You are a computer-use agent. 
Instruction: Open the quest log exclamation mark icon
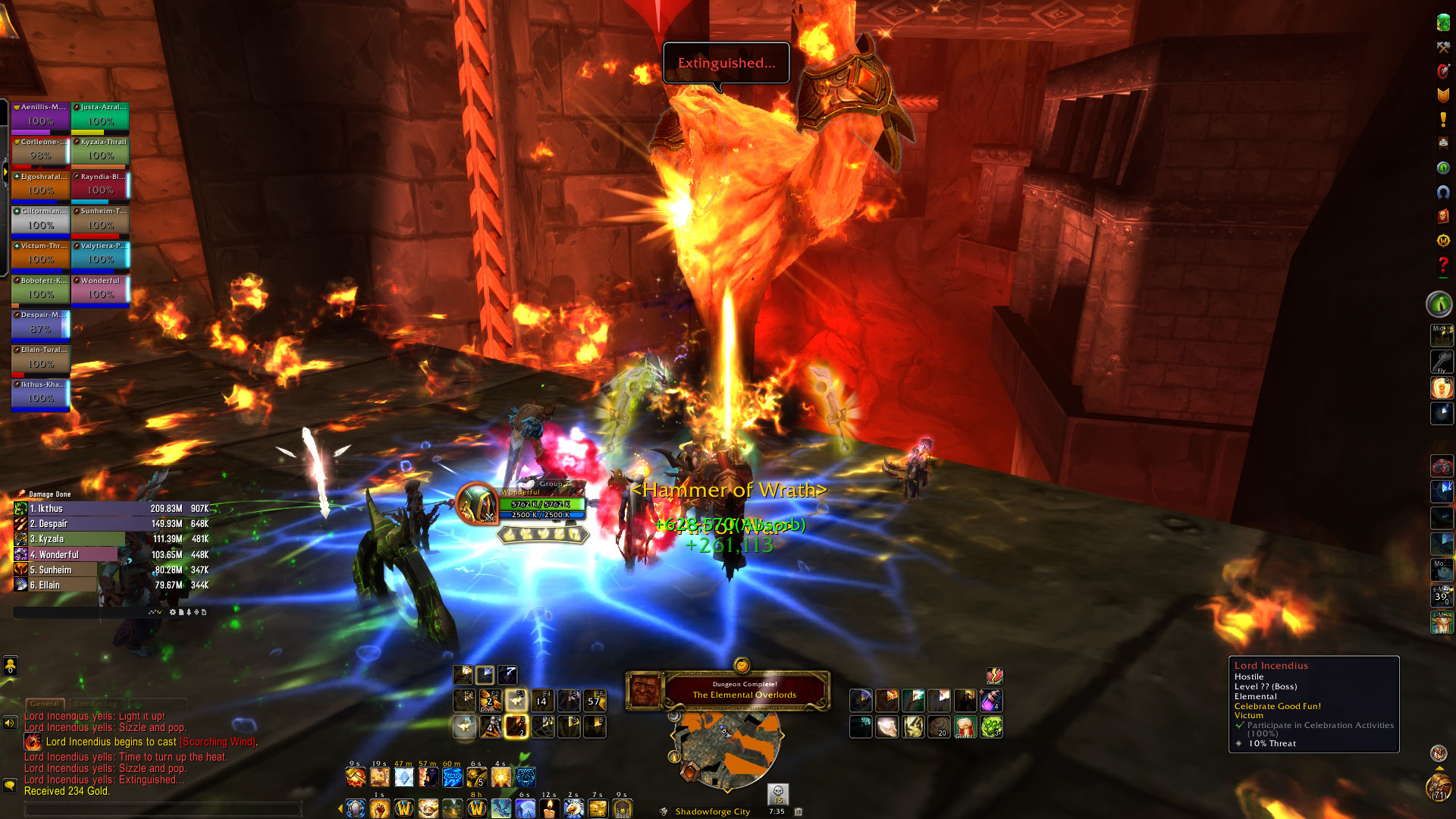pyautogui.click(x=1443, y=120)
